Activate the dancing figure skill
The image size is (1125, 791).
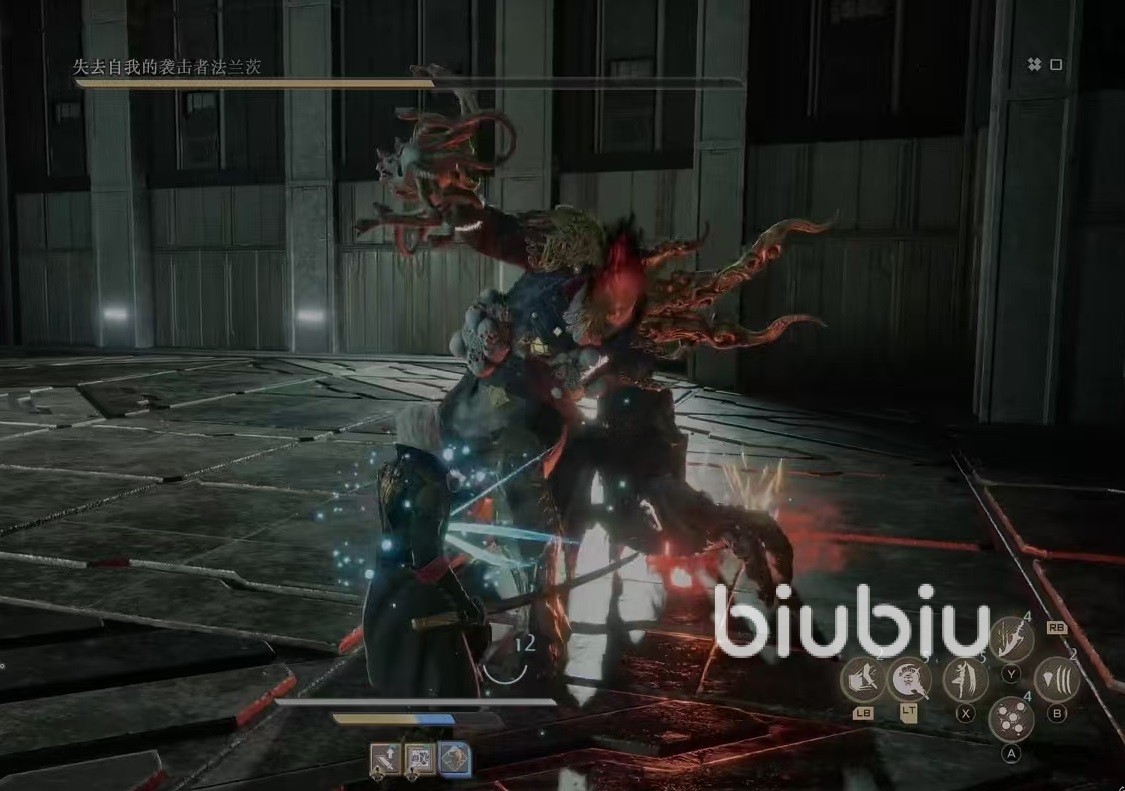pyautogui.click(x=965, y=679)
